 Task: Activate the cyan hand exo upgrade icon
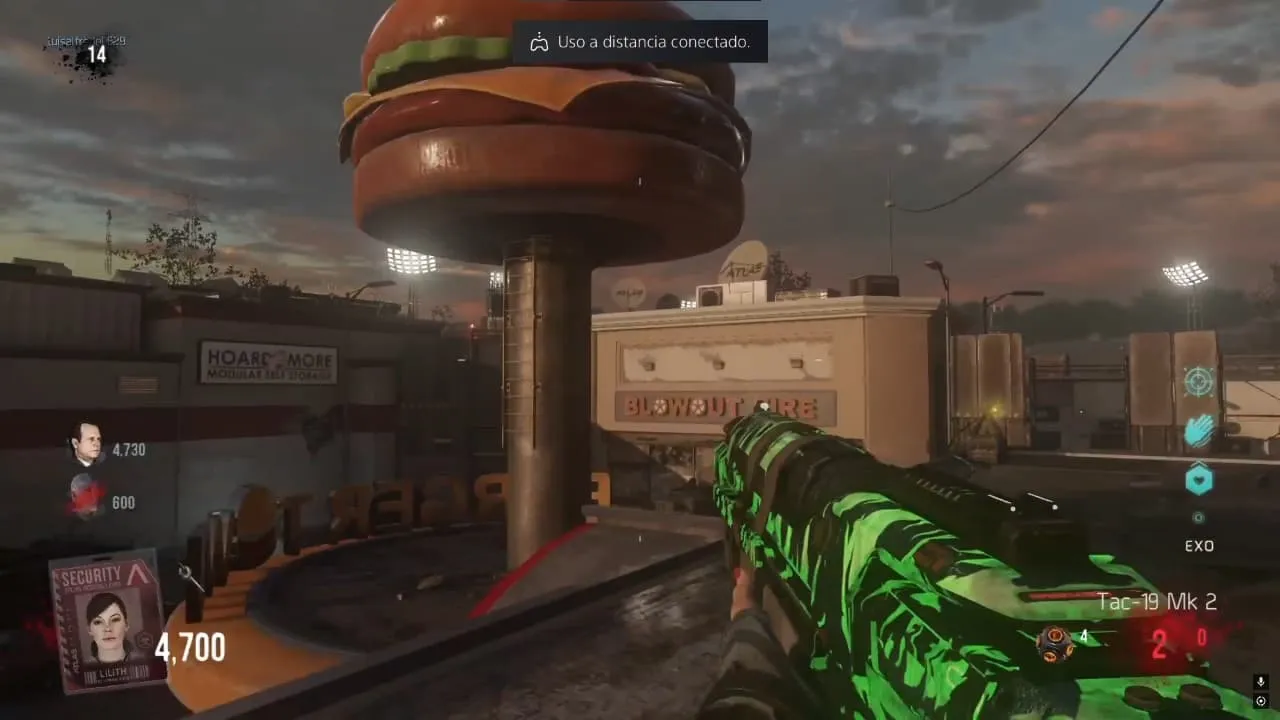pos(1199,431)
